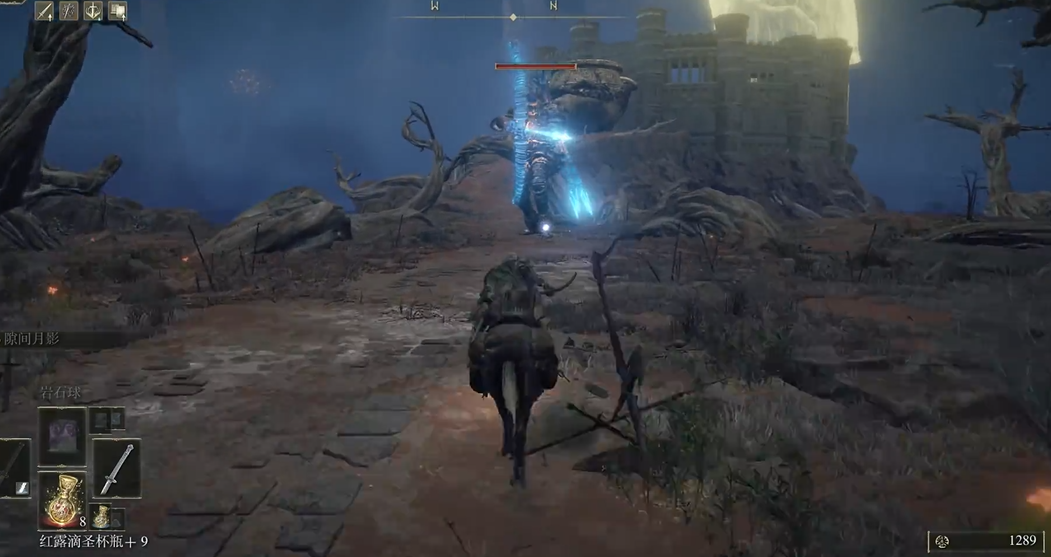Select the Flask of Crimson Tears slot
Screen dimensions: 1051x557
click(x=62, y=500)
